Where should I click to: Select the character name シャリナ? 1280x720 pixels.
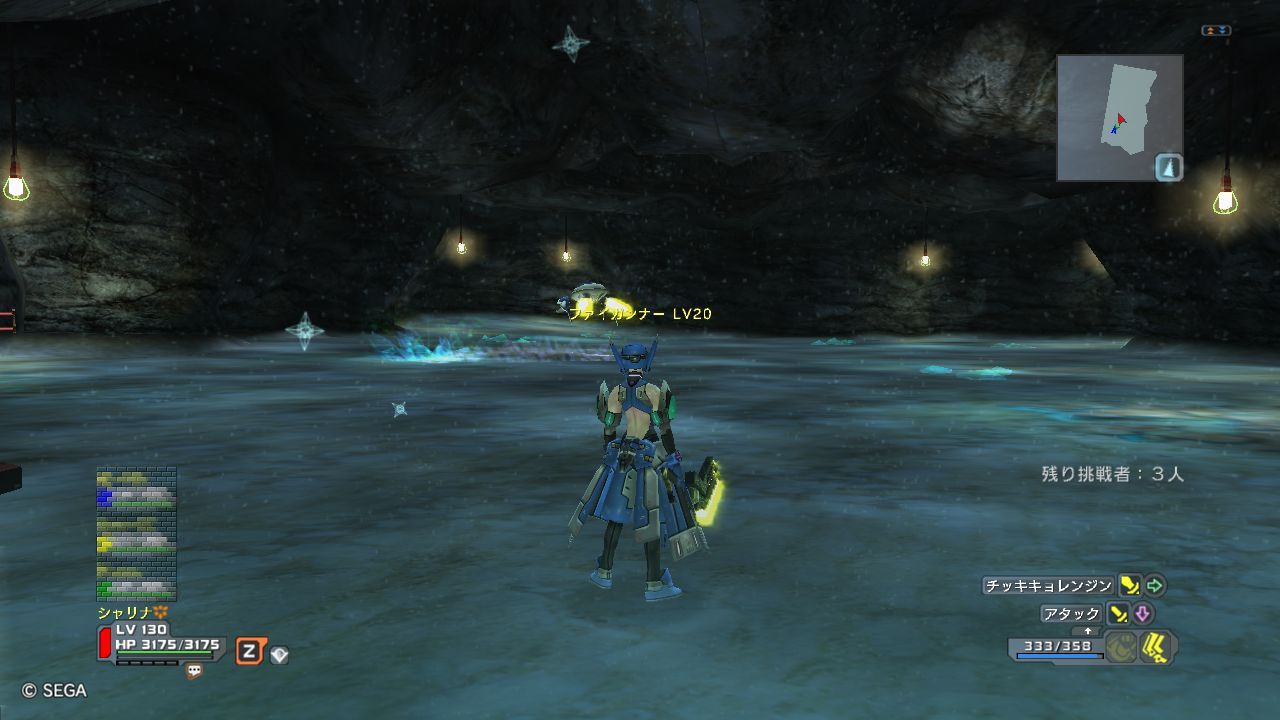coord(125,612)
